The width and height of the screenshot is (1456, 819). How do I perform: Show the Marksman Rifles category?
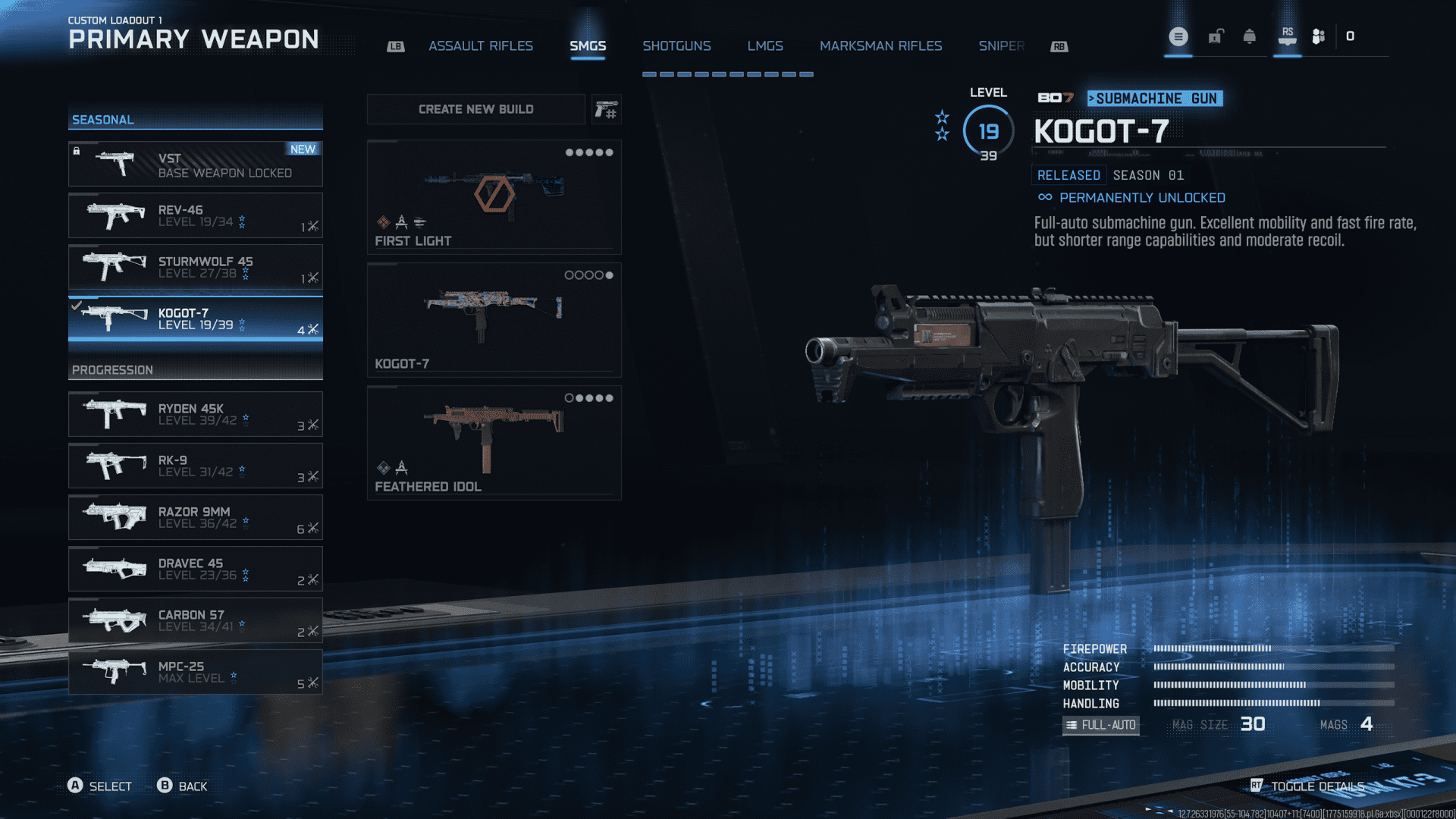[x=880, y=46]
